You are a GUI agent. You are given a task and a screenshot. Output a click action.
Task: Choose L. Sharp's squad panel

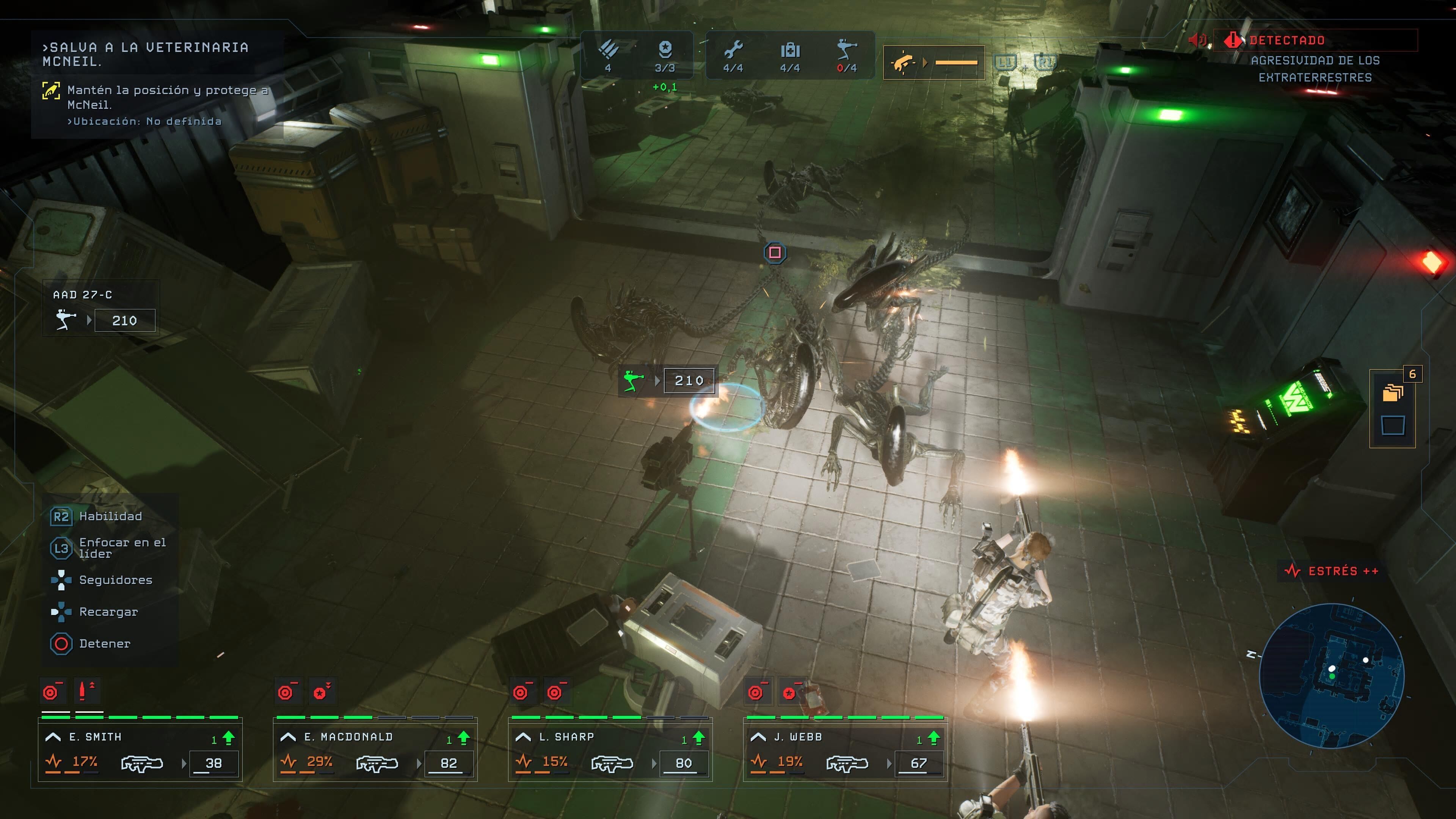610,750
